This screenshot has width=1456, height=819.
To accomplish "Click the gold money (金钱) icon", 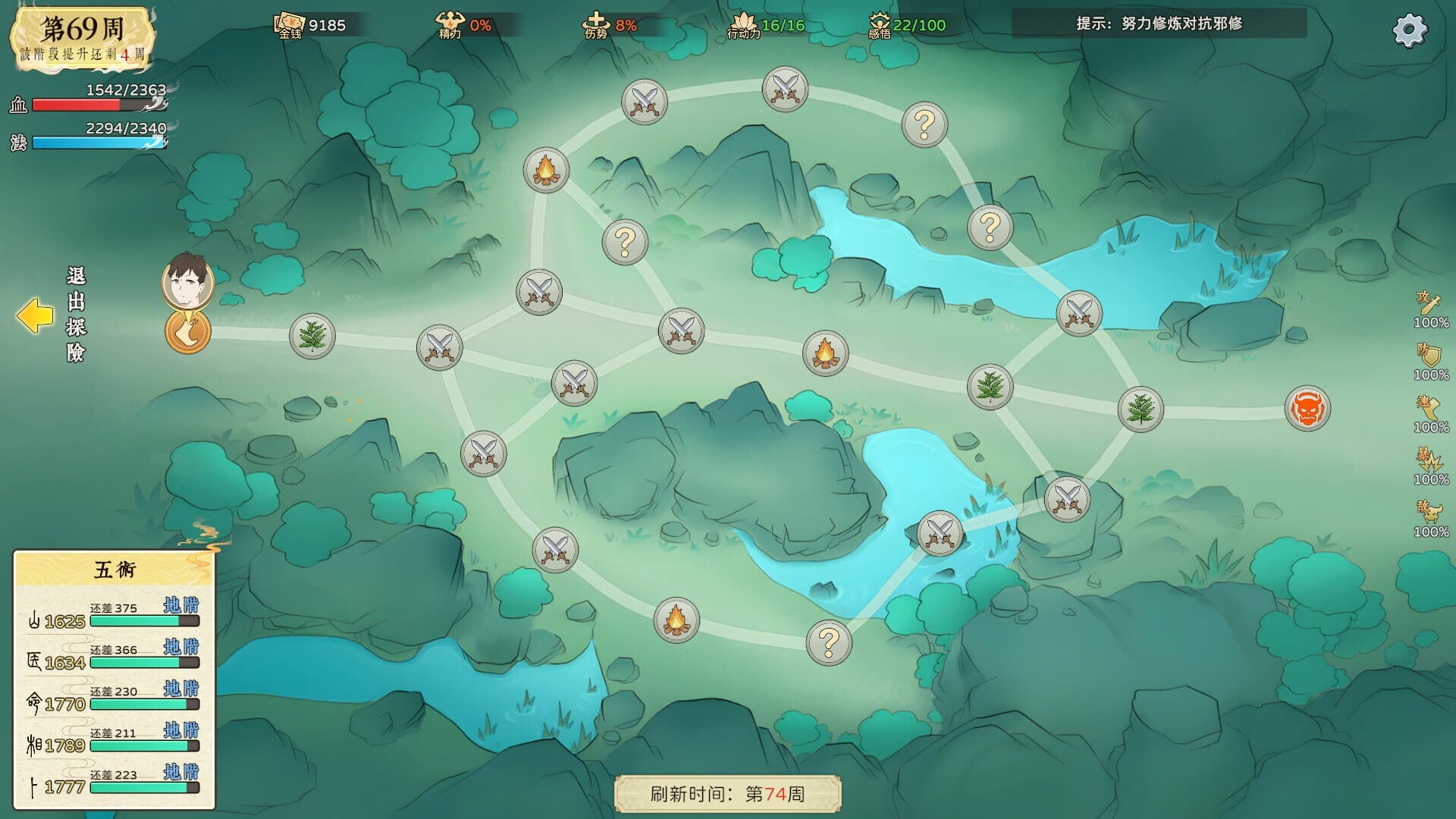I will pos(289,24).
